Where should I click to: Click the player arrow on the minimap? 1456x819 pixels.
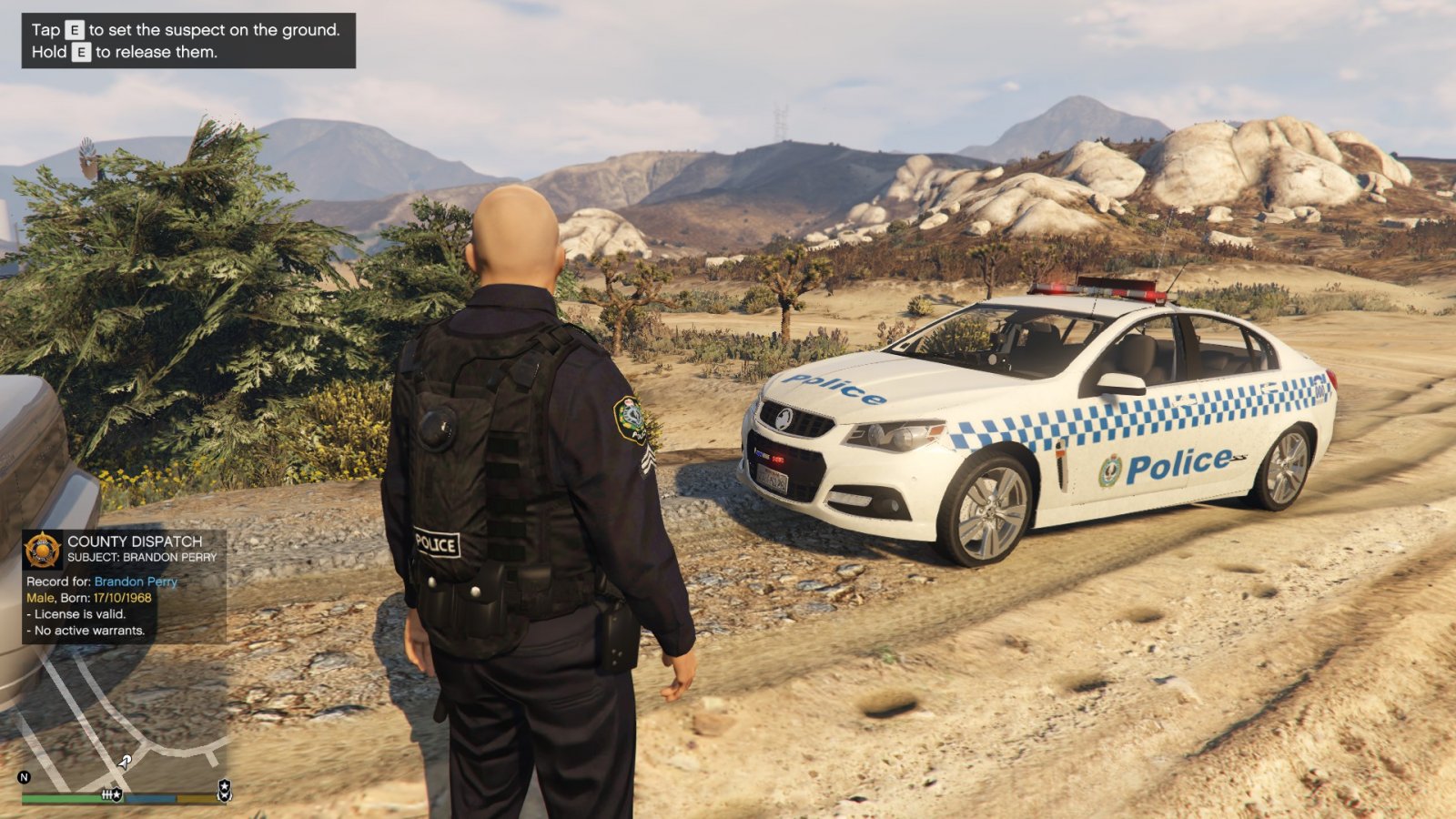click(x=125, y=761)
